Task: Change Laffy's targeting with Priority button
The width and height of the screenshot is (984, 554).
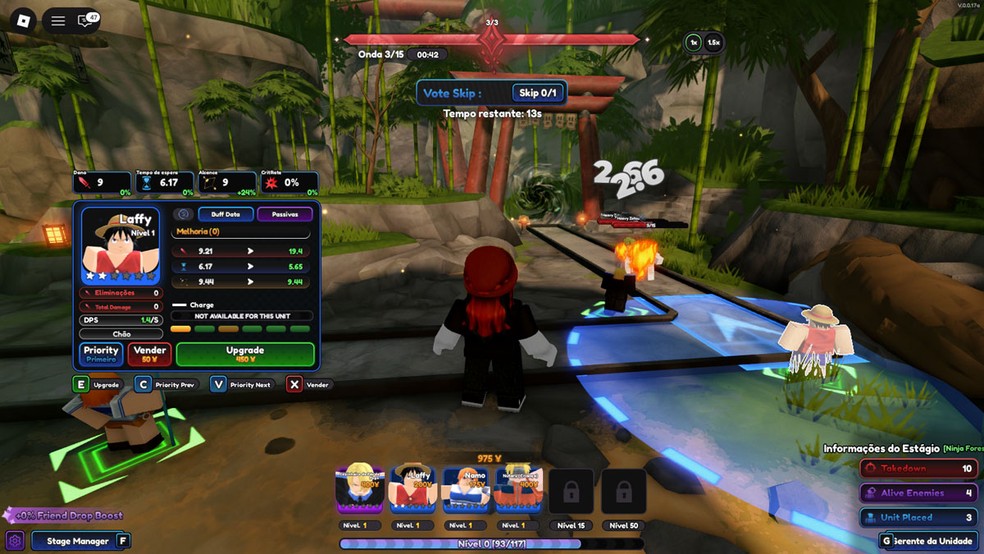Action: coord(101,354)
